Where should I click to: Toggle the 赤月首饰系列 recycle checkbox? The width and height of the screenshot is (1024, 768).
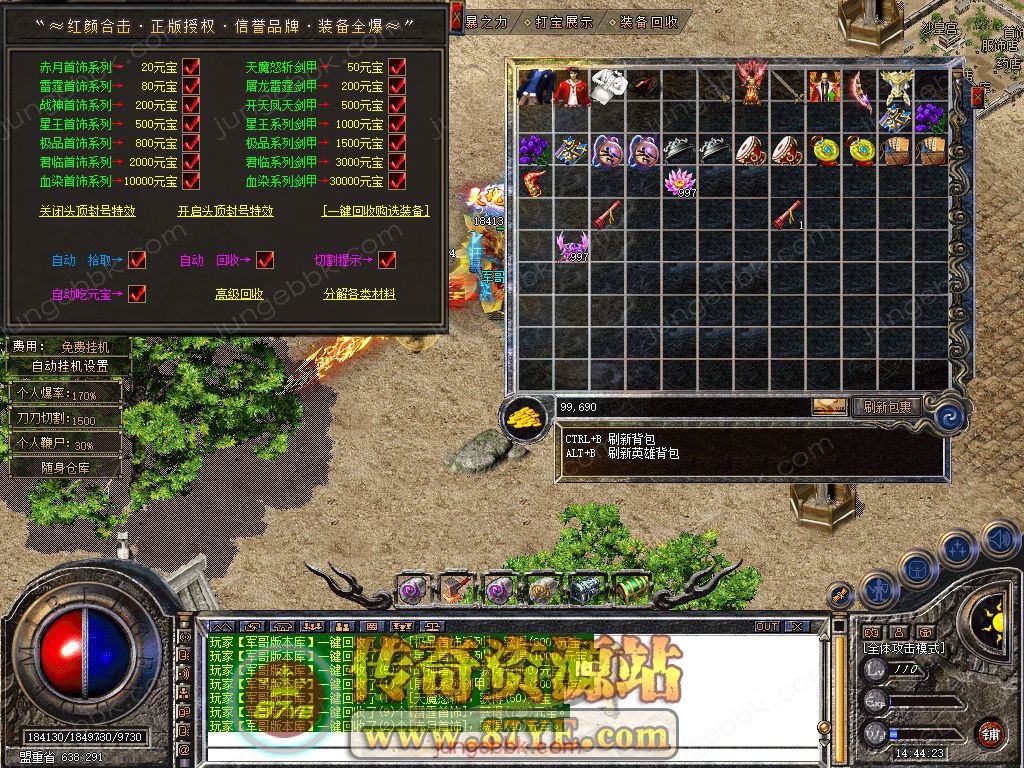191,68
